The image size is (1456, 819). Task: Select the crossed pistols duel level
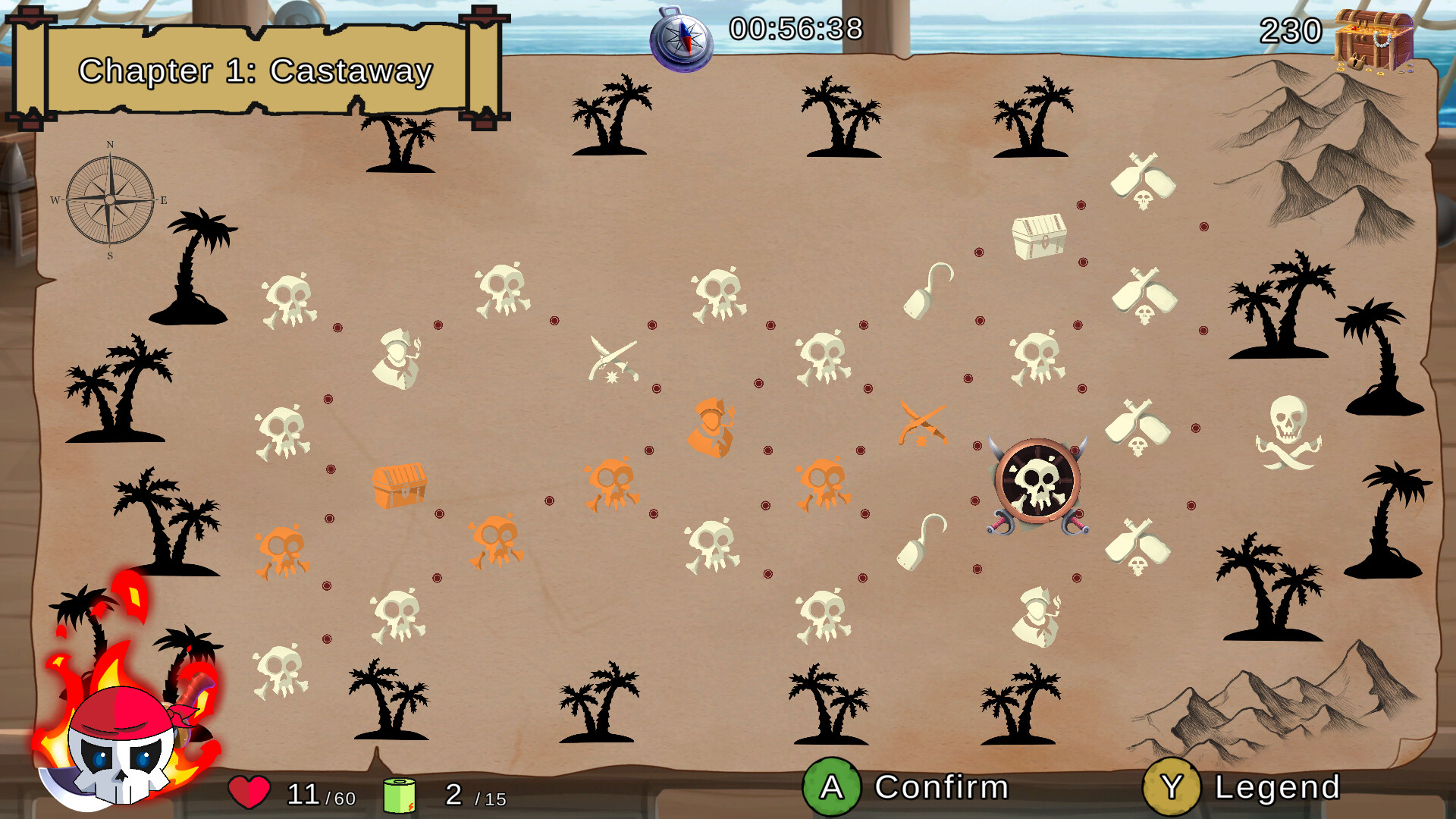point(613,356)
